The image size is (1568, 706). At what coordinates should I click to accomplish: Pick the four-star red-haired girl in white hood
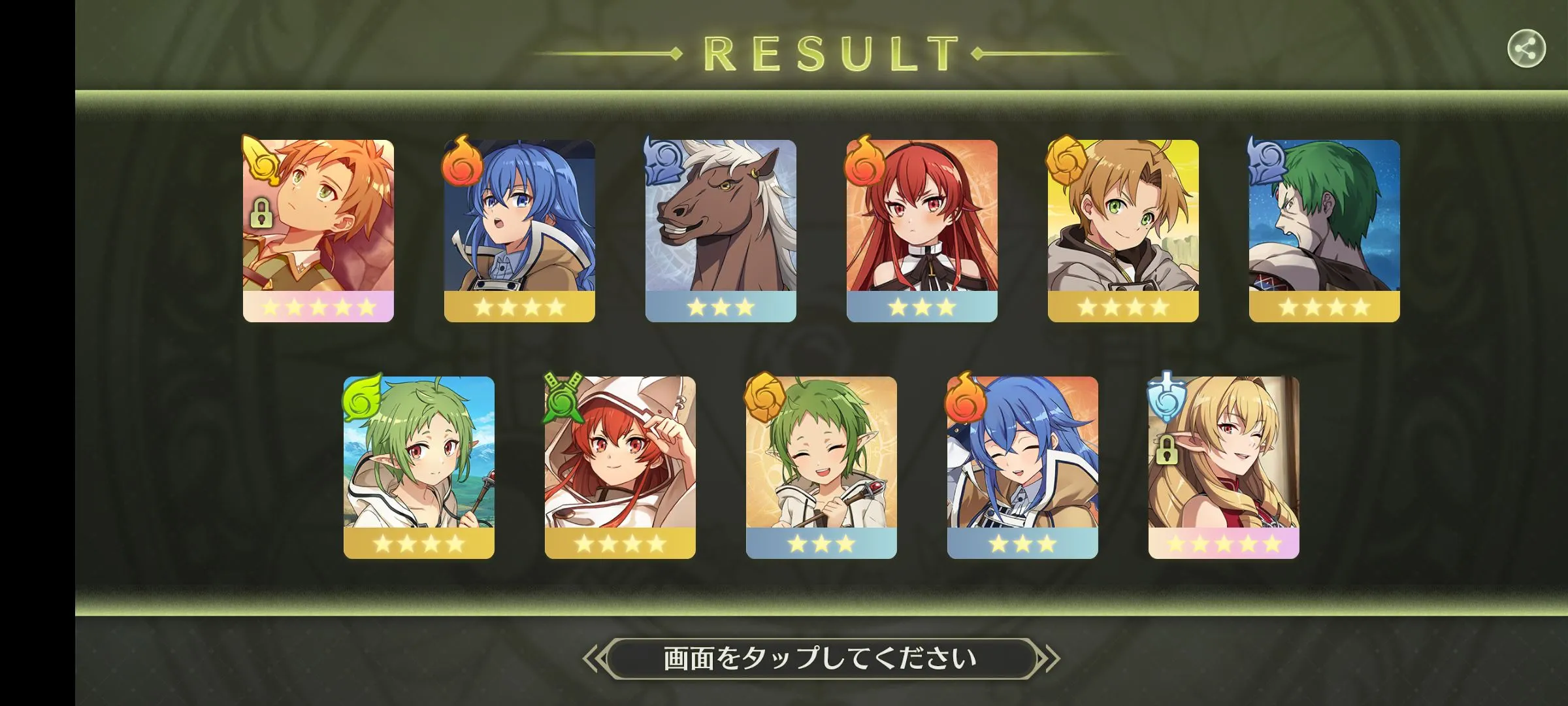pyautogui.click(x=620, y=467)
